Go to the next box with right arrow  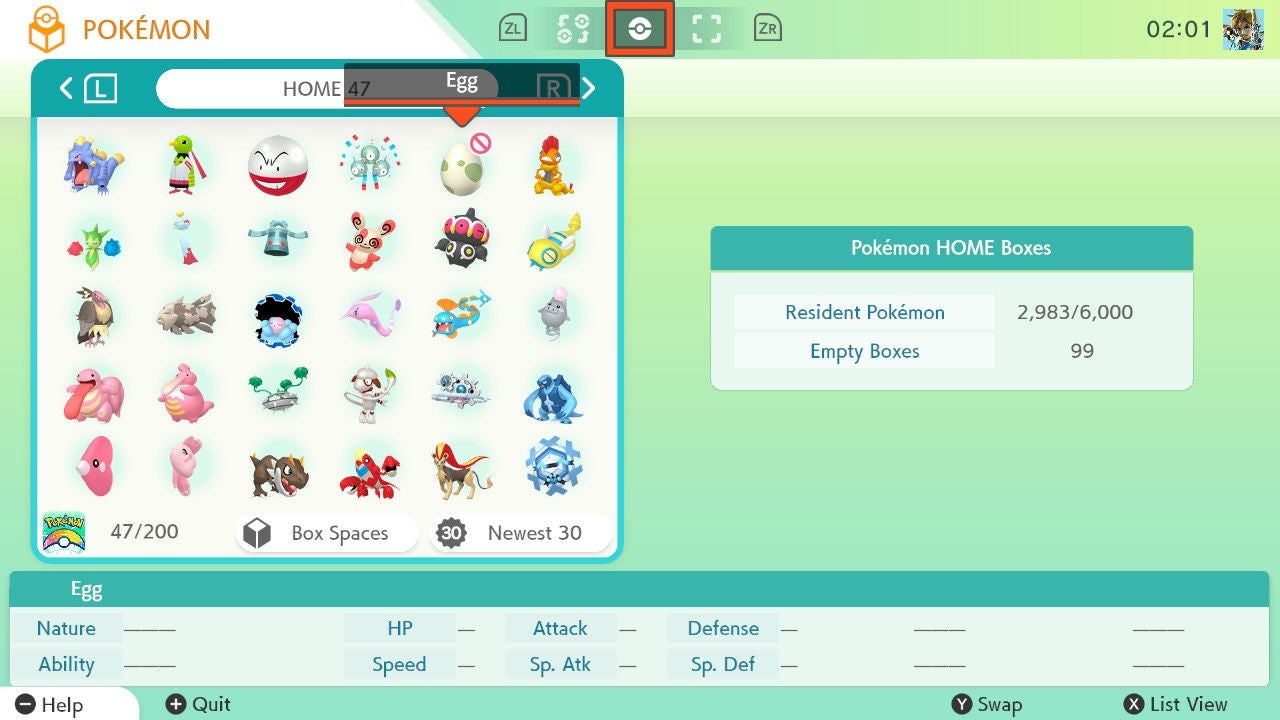click(x=589, y=89)
